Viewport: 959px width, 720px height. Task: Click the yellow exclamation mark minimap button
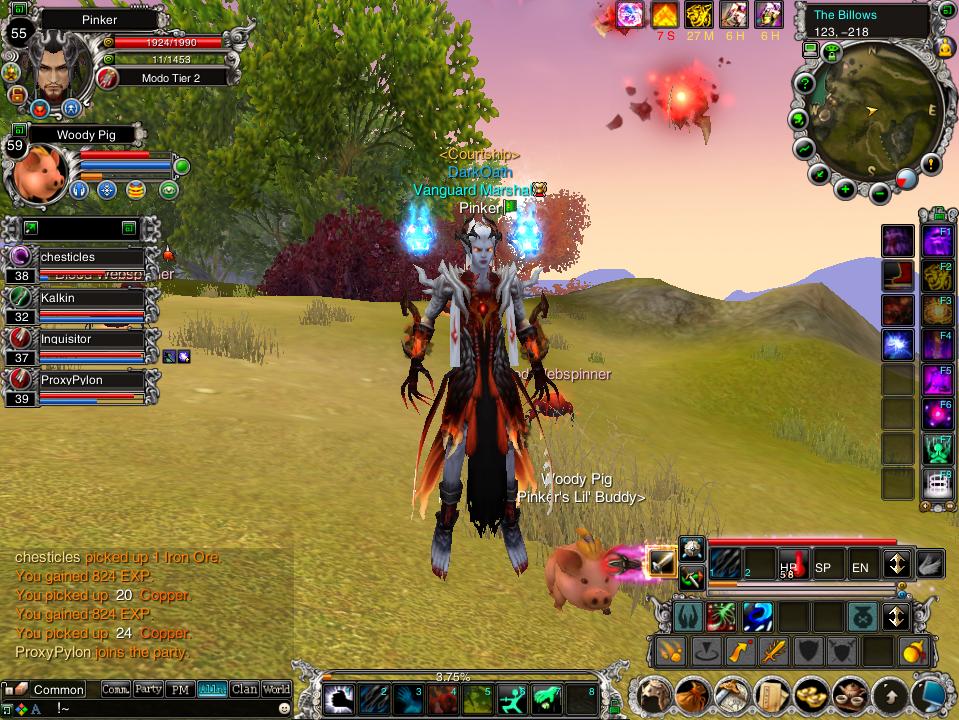coord(931,163)
